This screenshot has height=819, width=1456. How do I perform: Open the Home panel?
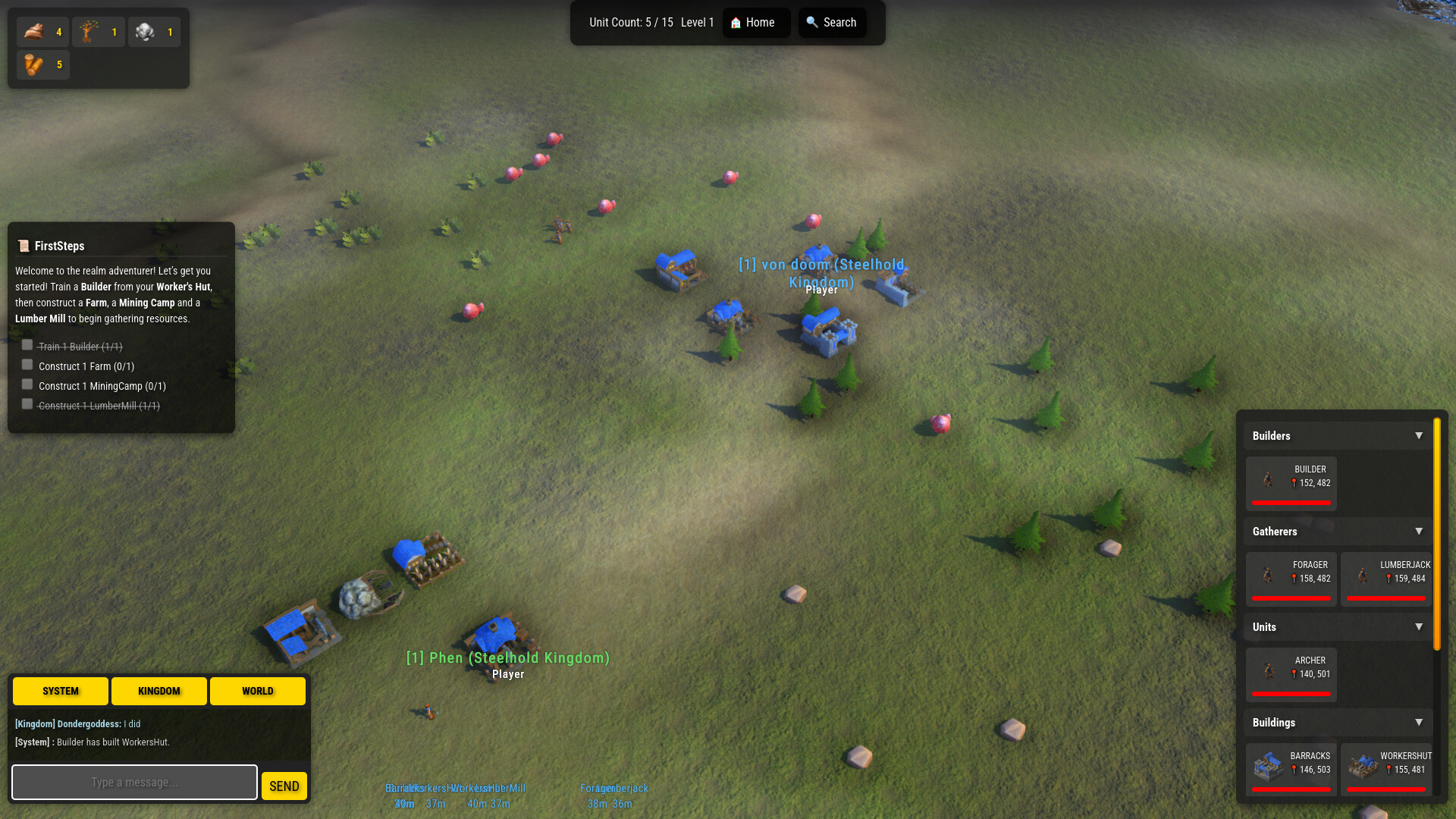(x=755, y=23)
